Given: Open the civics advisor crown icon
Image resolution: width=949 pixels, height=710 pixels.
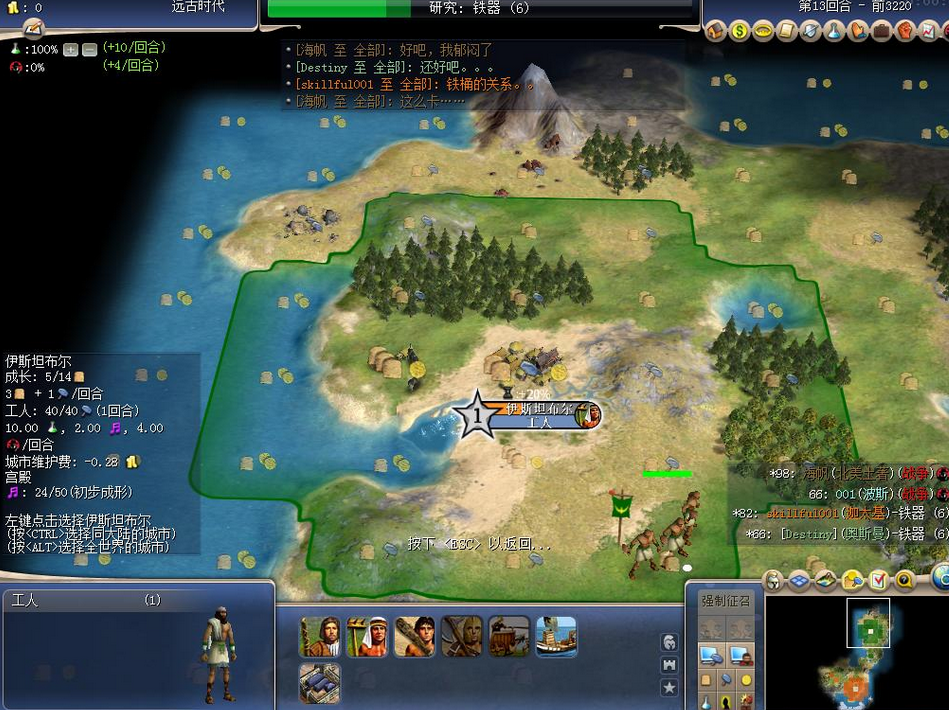Looking at the screenshot, I should tap(763, 31).
